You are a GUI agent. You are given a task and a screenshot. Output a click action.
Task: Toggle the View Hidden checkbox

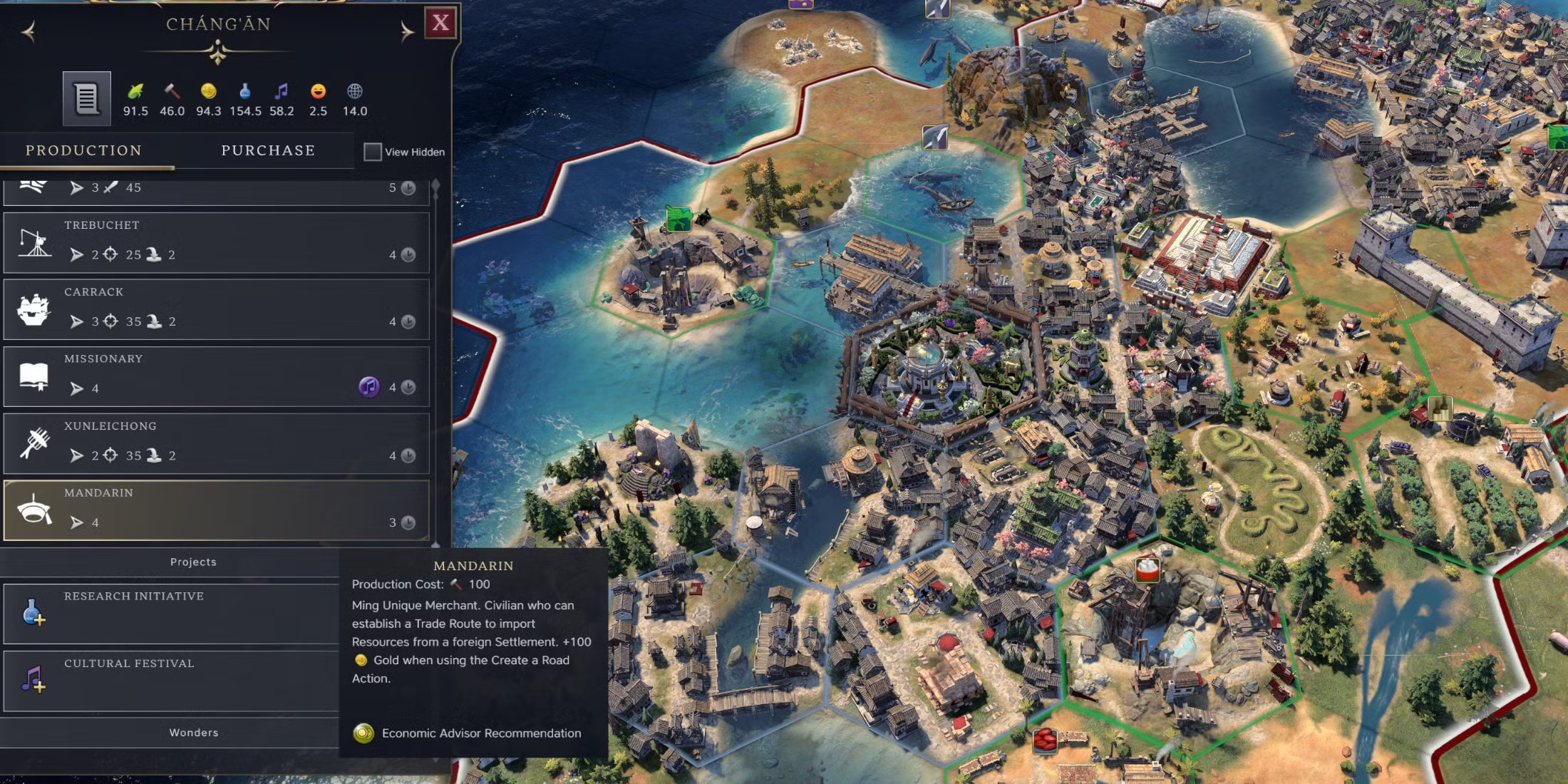pyautogui.click(x=372, y=152)
